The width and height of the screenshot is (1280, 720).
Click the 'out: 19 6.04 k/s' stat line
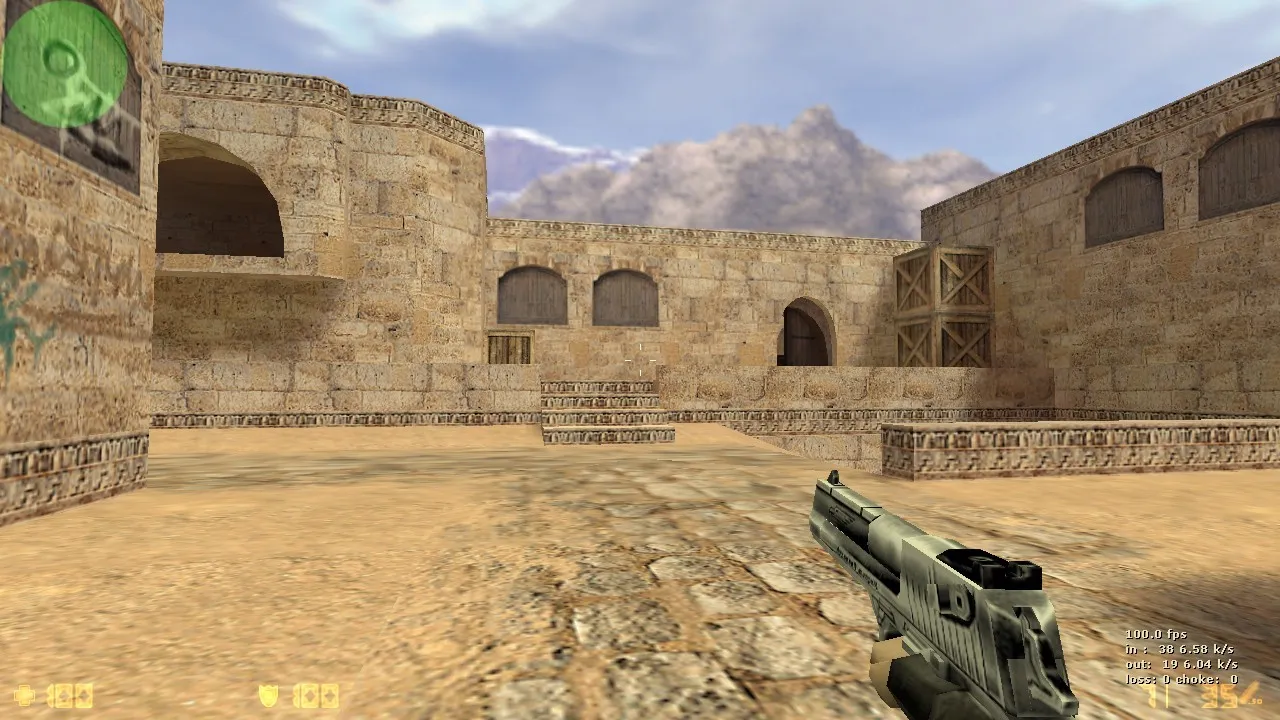[1181, 663]
